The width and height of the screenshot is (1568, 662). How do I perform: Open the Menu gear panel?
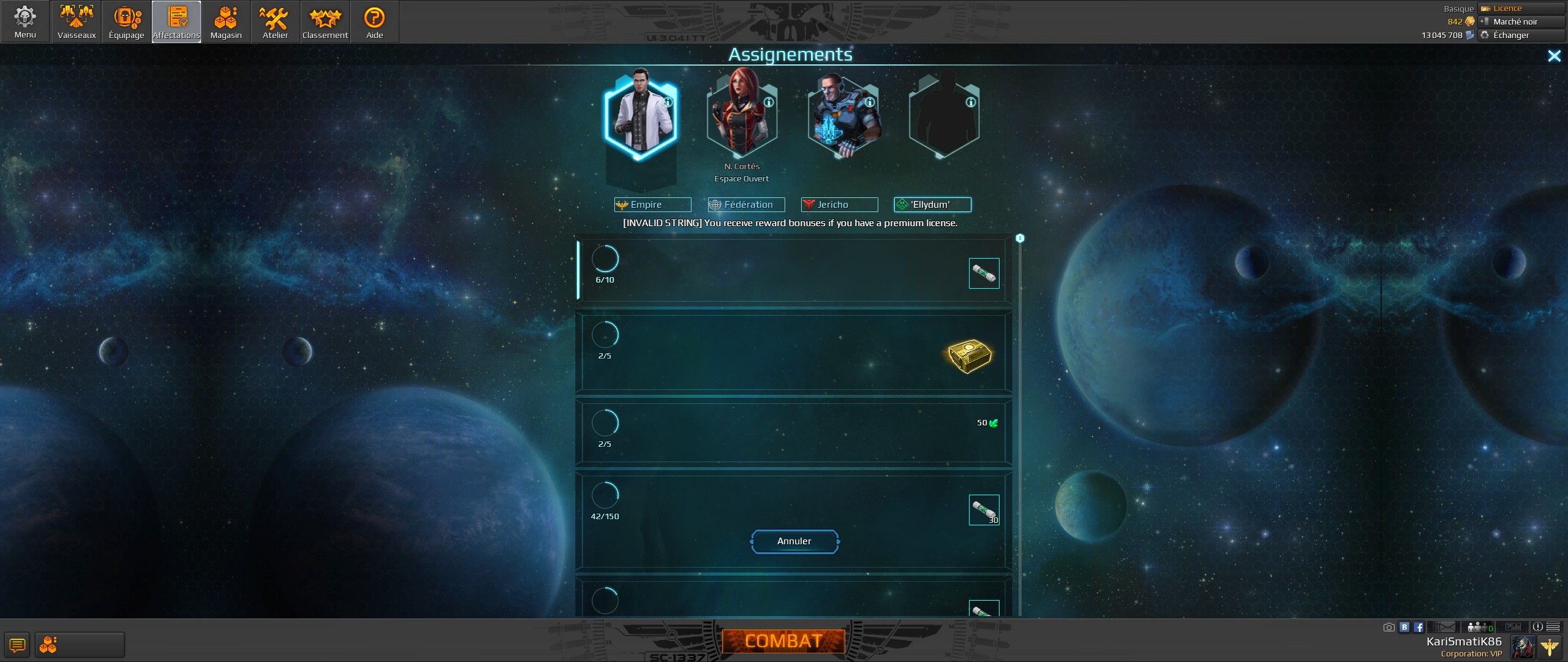click(25, 21)
